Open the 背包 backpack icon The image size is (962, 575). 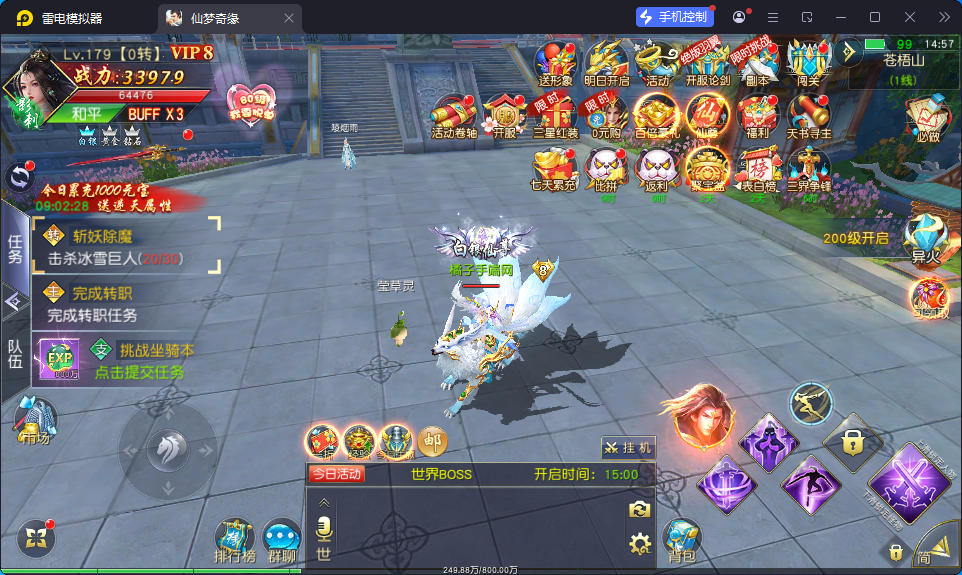[x=681, y=538]
